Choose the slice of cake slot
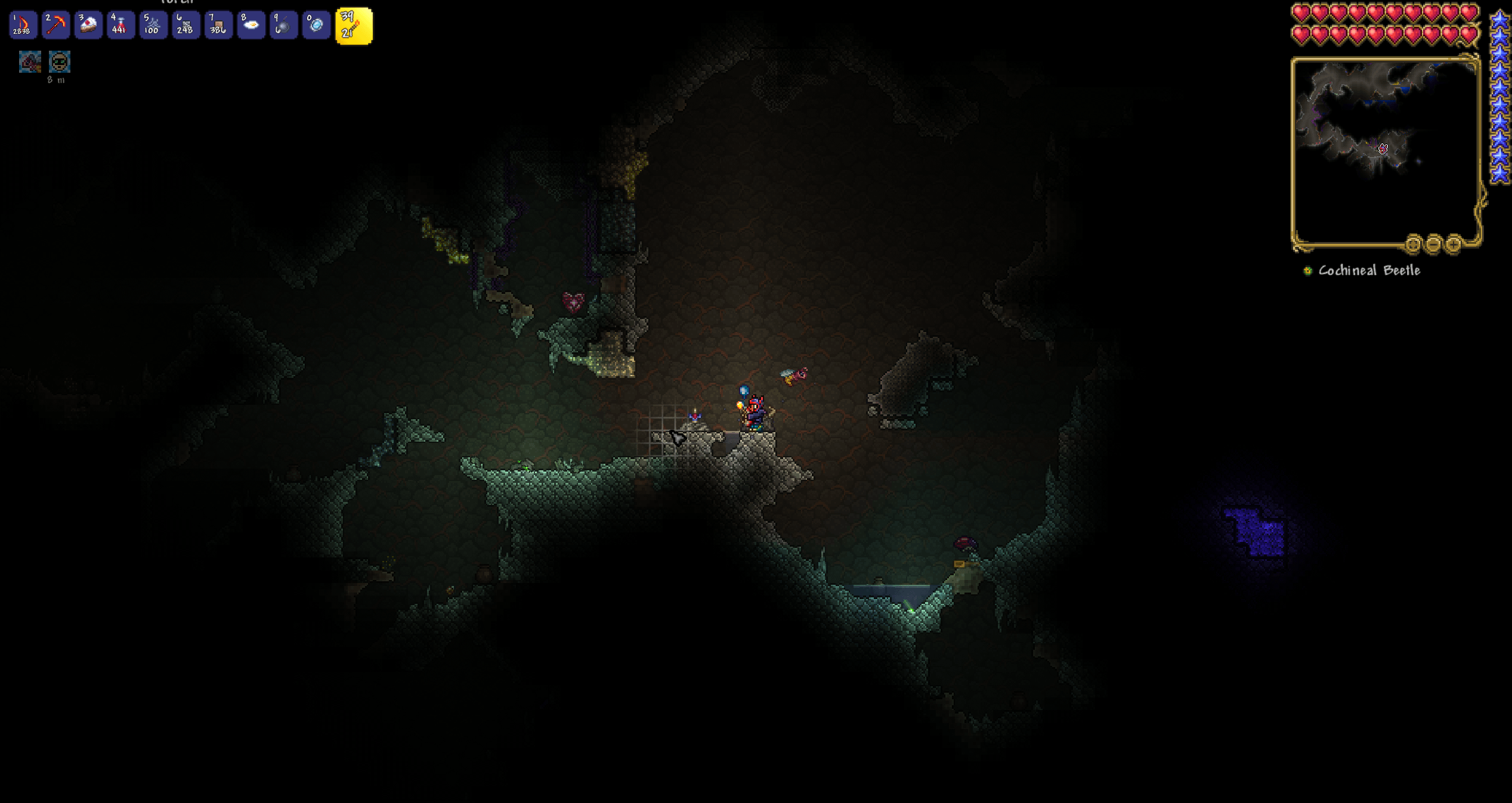 click(88, 25)
